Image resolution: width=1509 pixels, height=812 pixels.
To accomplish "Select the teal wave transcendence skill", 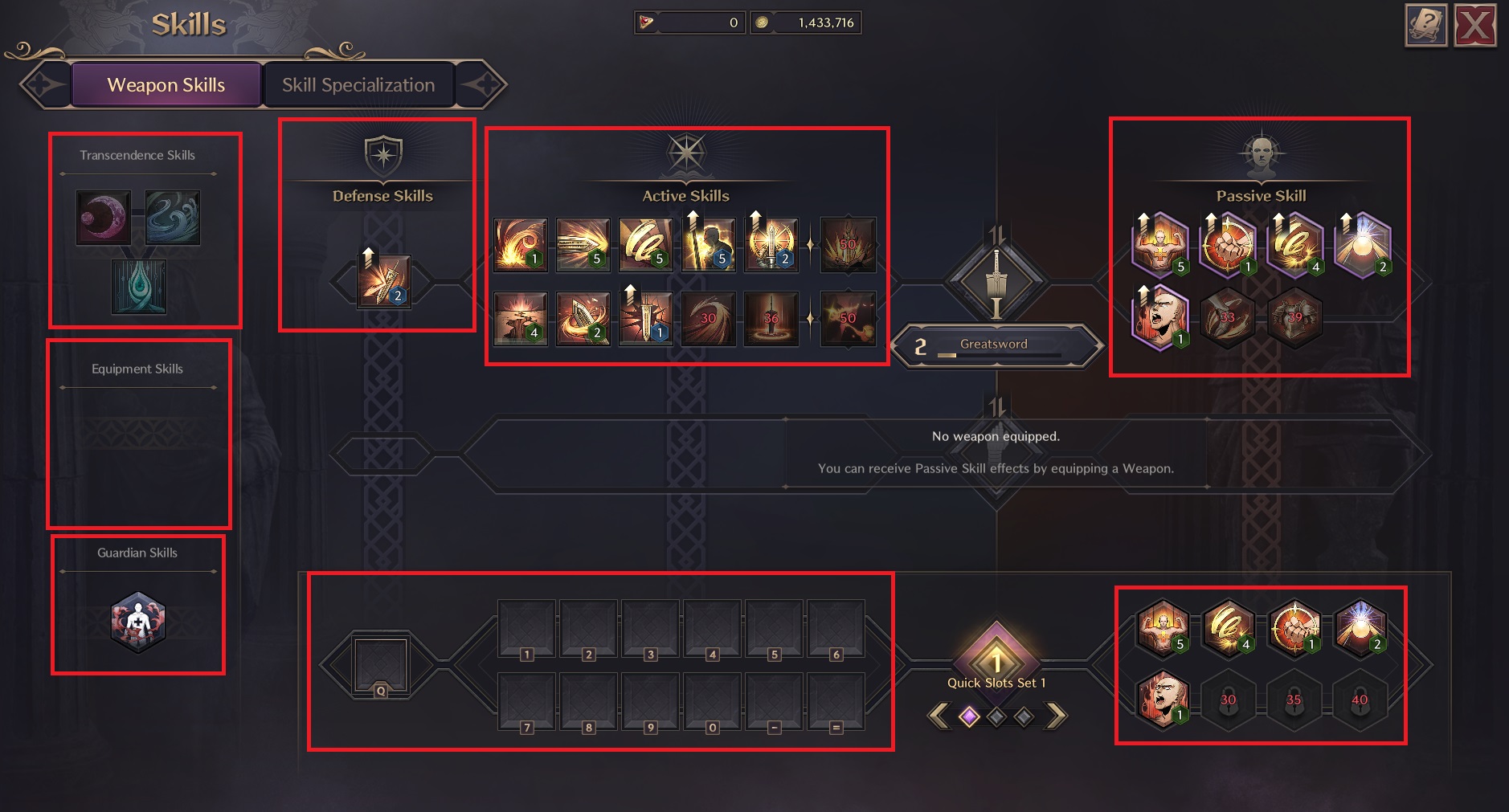I will tap(173, 217).
